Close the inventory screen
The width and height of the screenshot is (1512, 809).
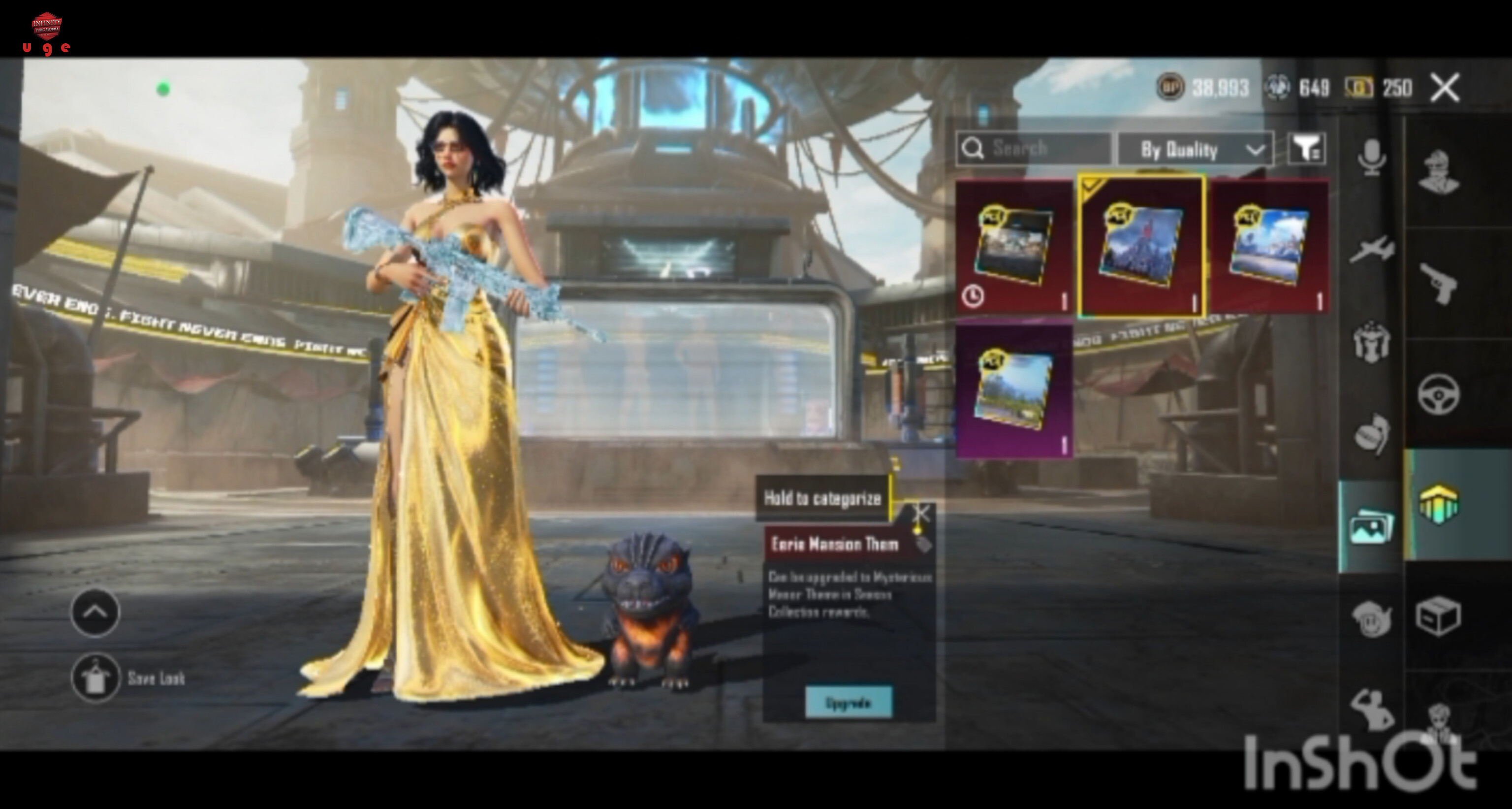tap(1445, 88)
